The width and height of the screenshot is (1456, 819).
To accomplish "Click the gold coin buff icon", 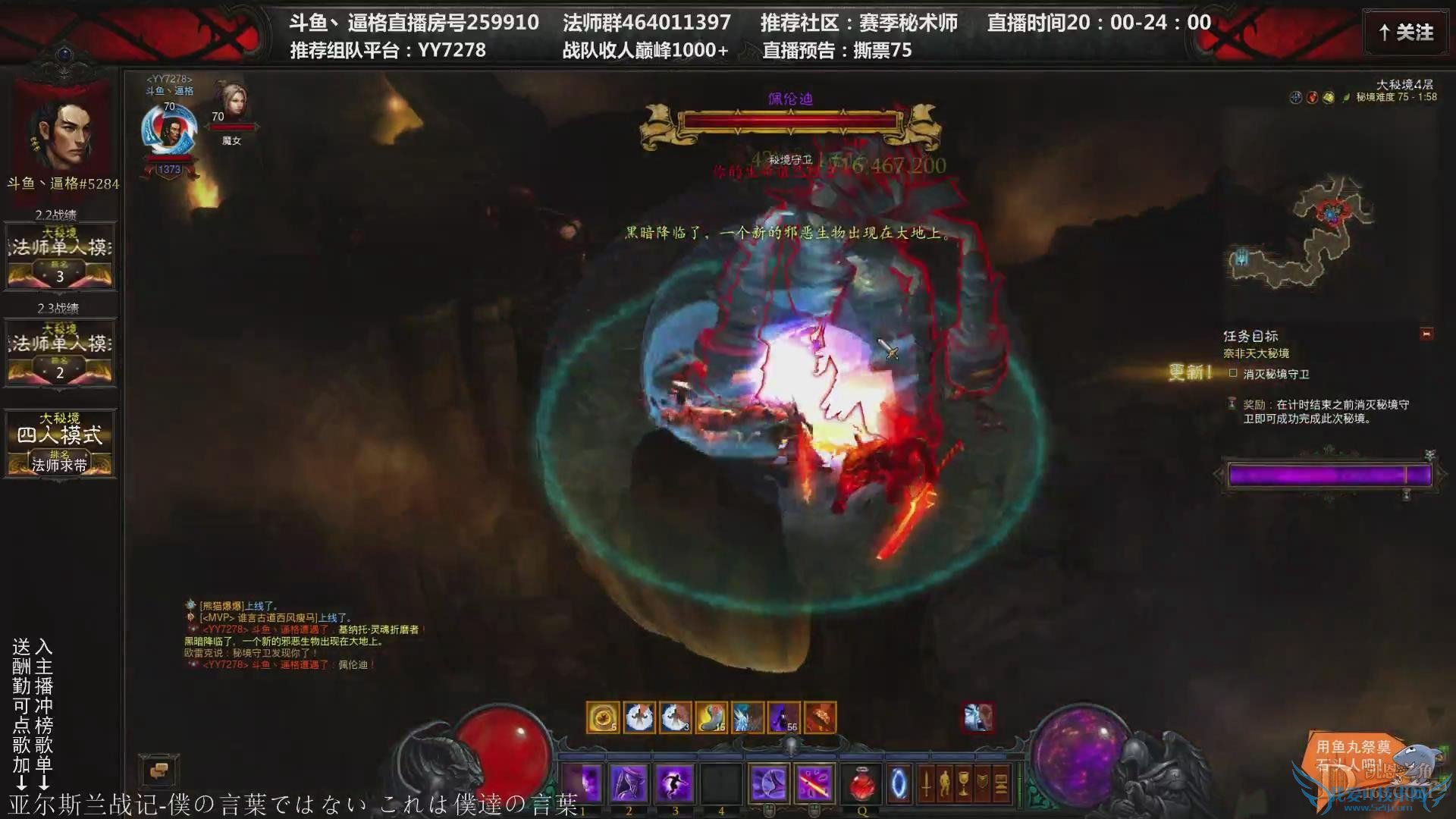I will click(602, 717).
